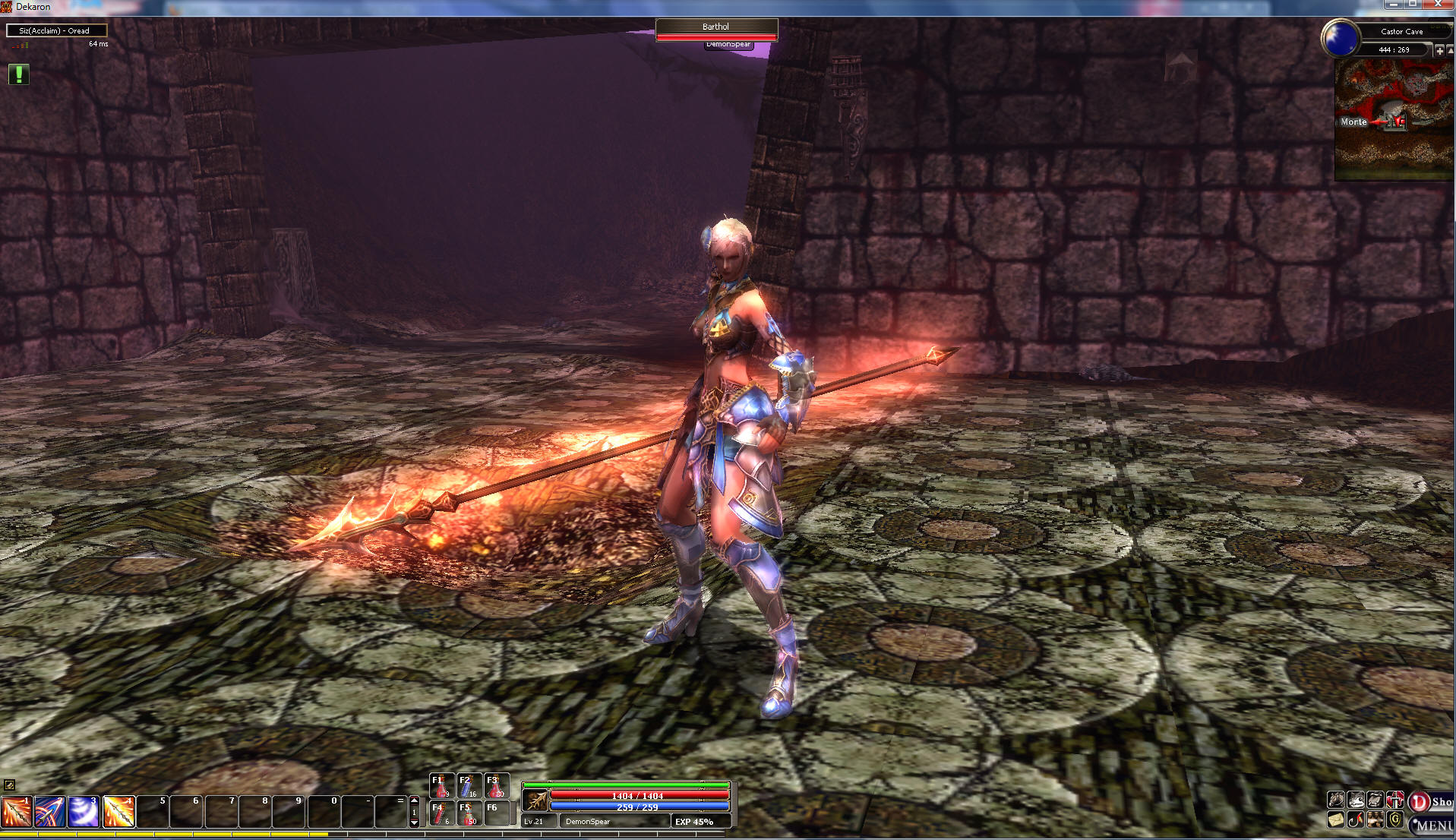Image resolution: width=1456 pixels, height=840 pixels.
Task: Use the F3 red potion
Action: [x=495, y=786]
